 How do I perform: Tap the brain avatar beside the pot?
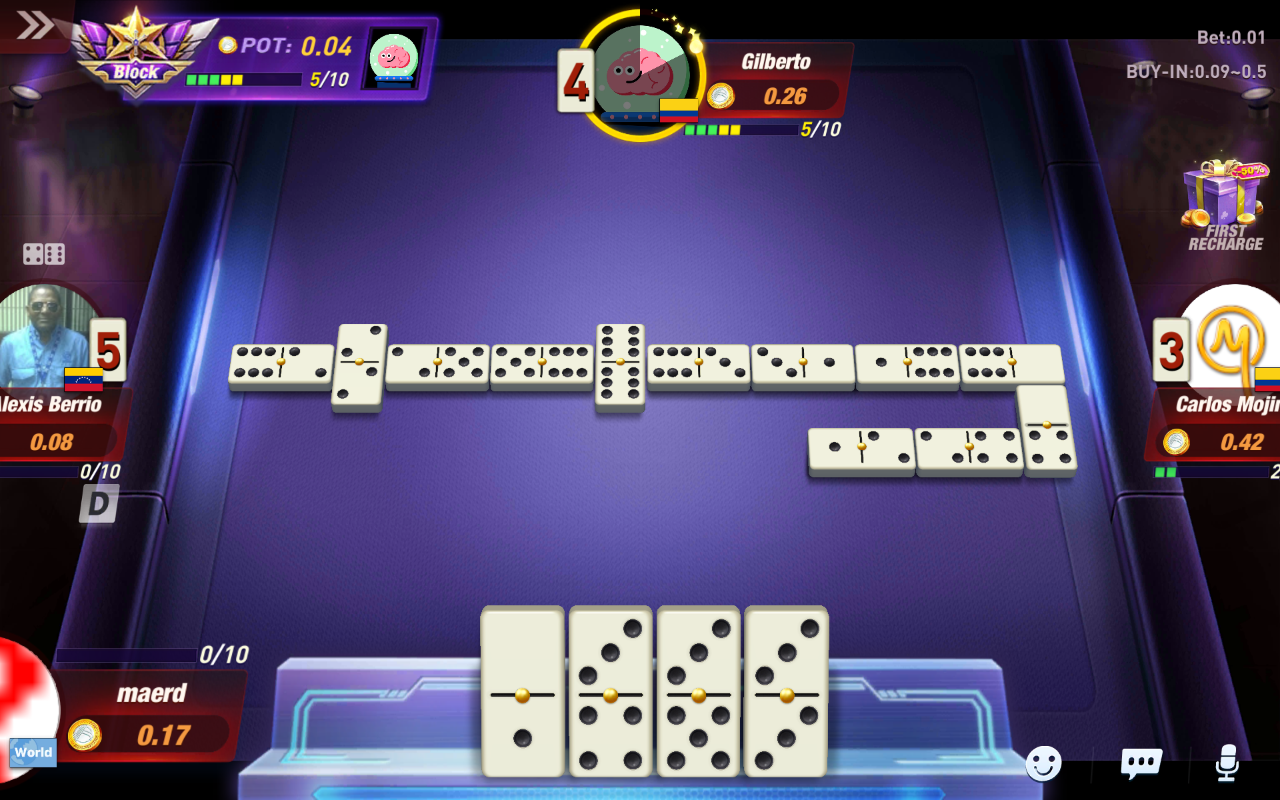[x=394, y=57]
